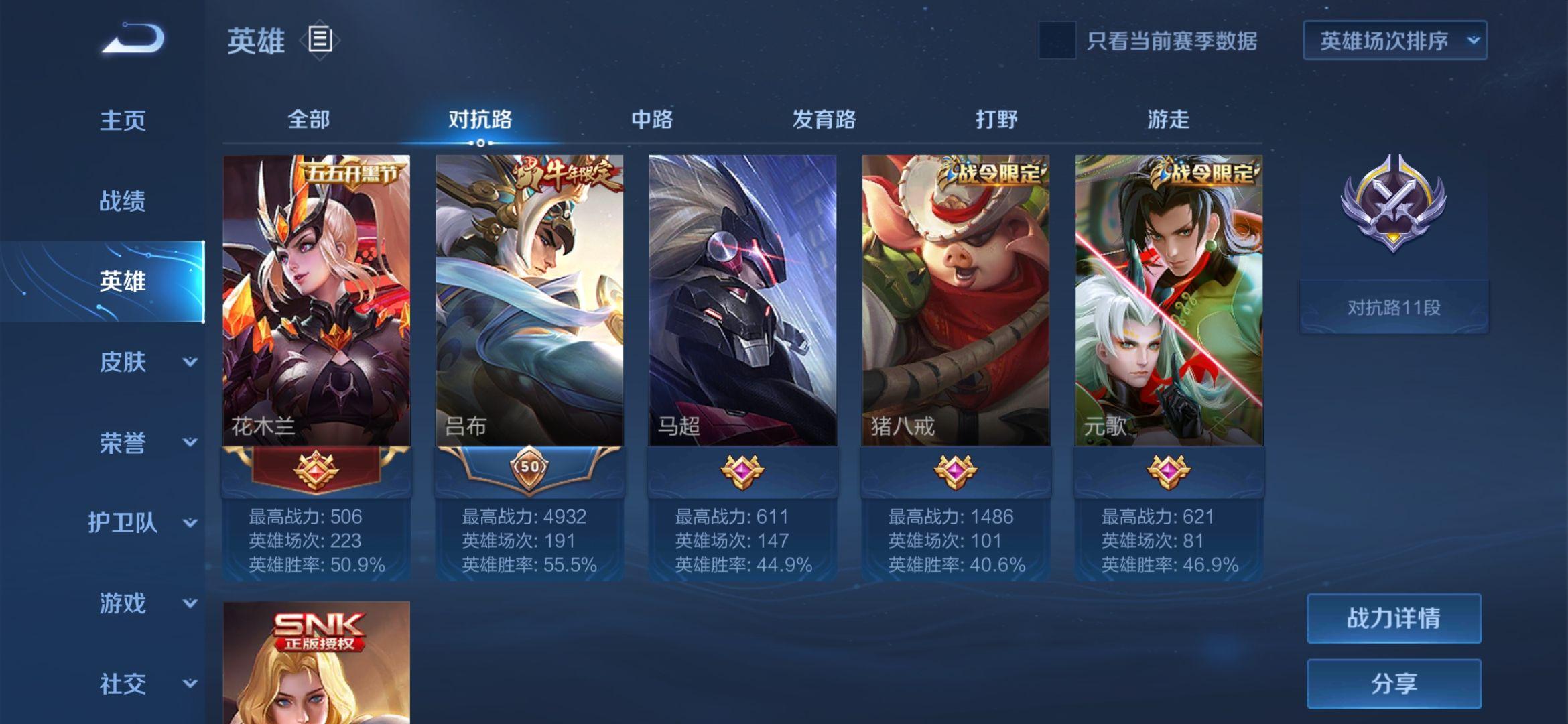
Task: Expand the 皮肤 skins menu
Action: click(144, 362)
